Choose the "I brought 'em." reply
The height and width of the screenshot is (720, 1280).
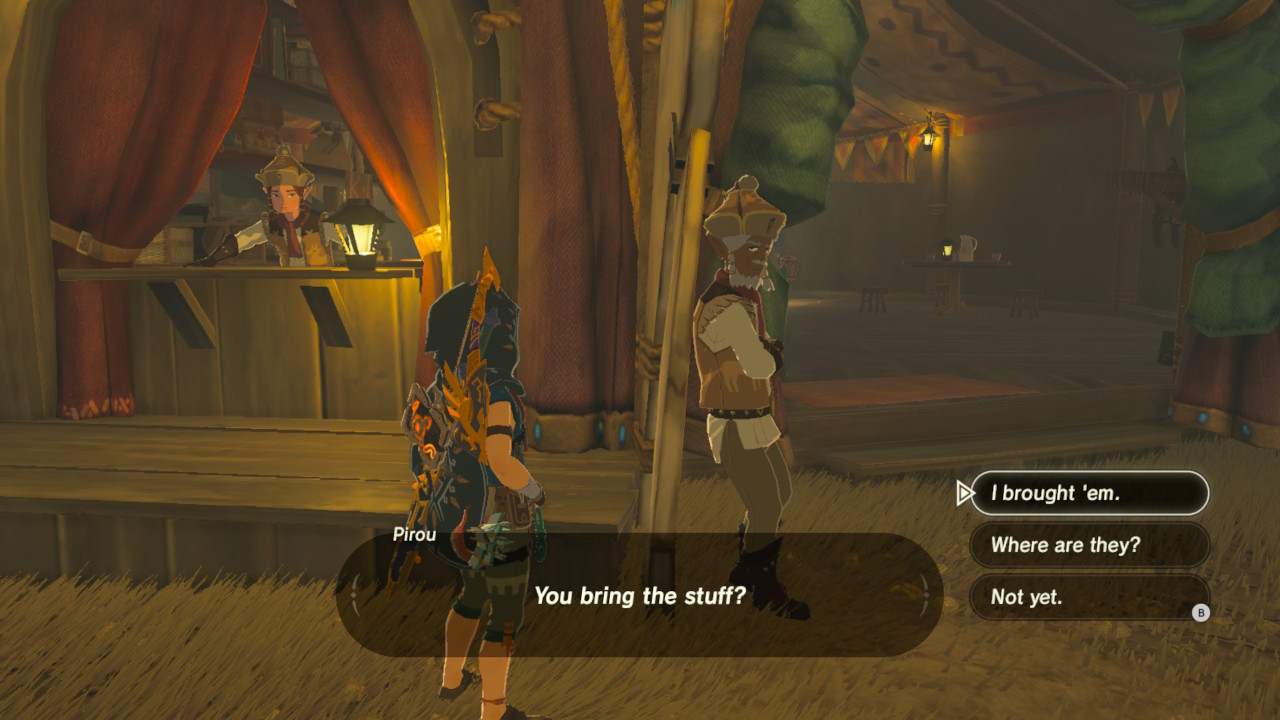click(x=1089, y=493)
